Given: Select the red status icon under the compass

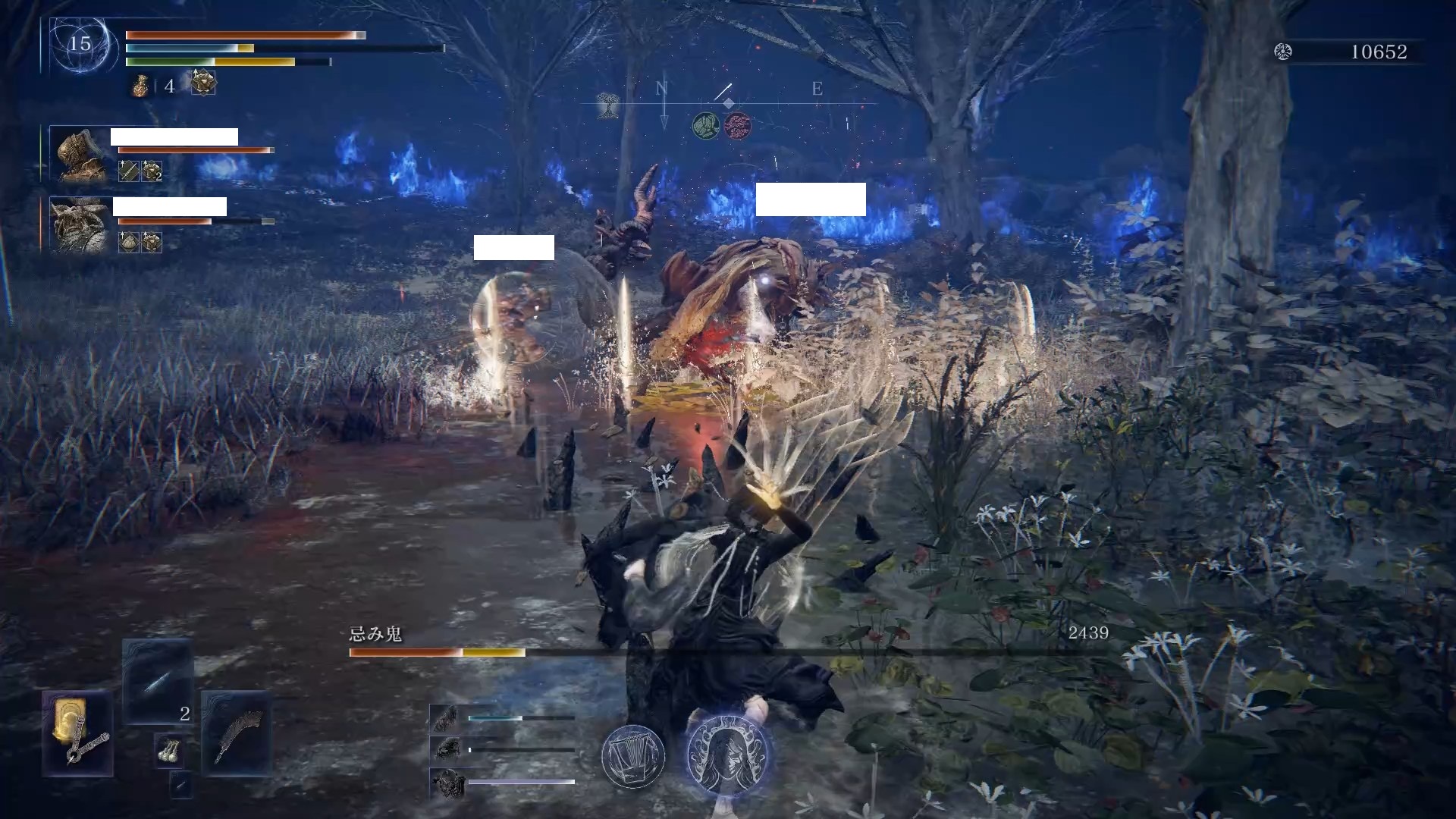Looking at the screenshot, I should pos(737,126).
